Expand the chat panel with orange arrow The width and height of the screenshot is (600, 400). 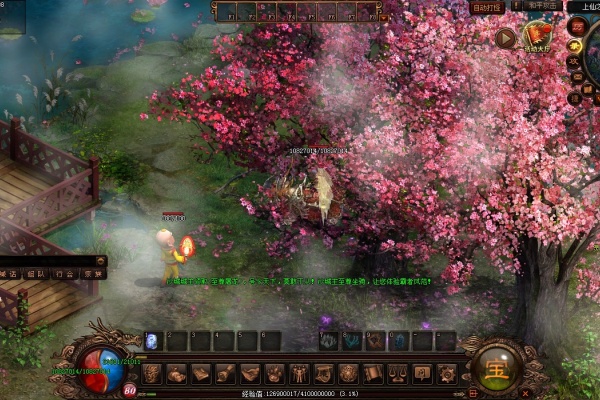(x=102, y=260)
